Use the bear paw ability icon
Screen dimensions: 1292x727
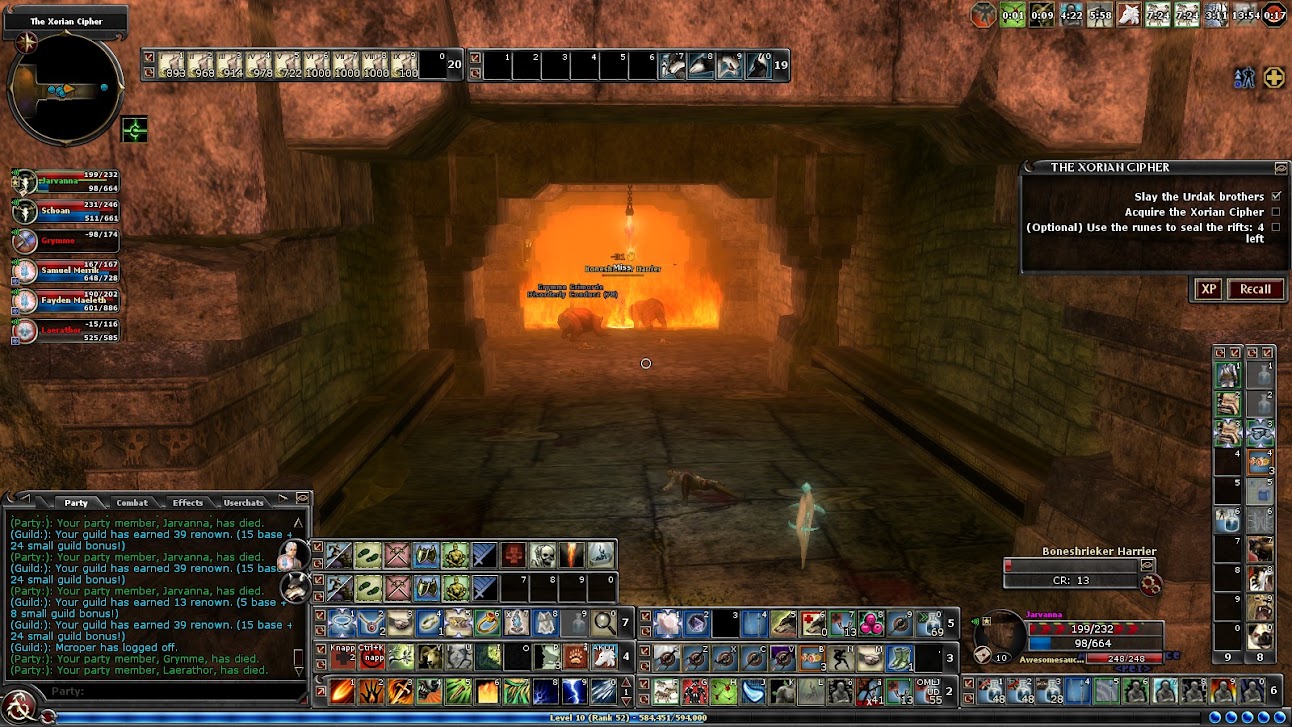point(575,657)
